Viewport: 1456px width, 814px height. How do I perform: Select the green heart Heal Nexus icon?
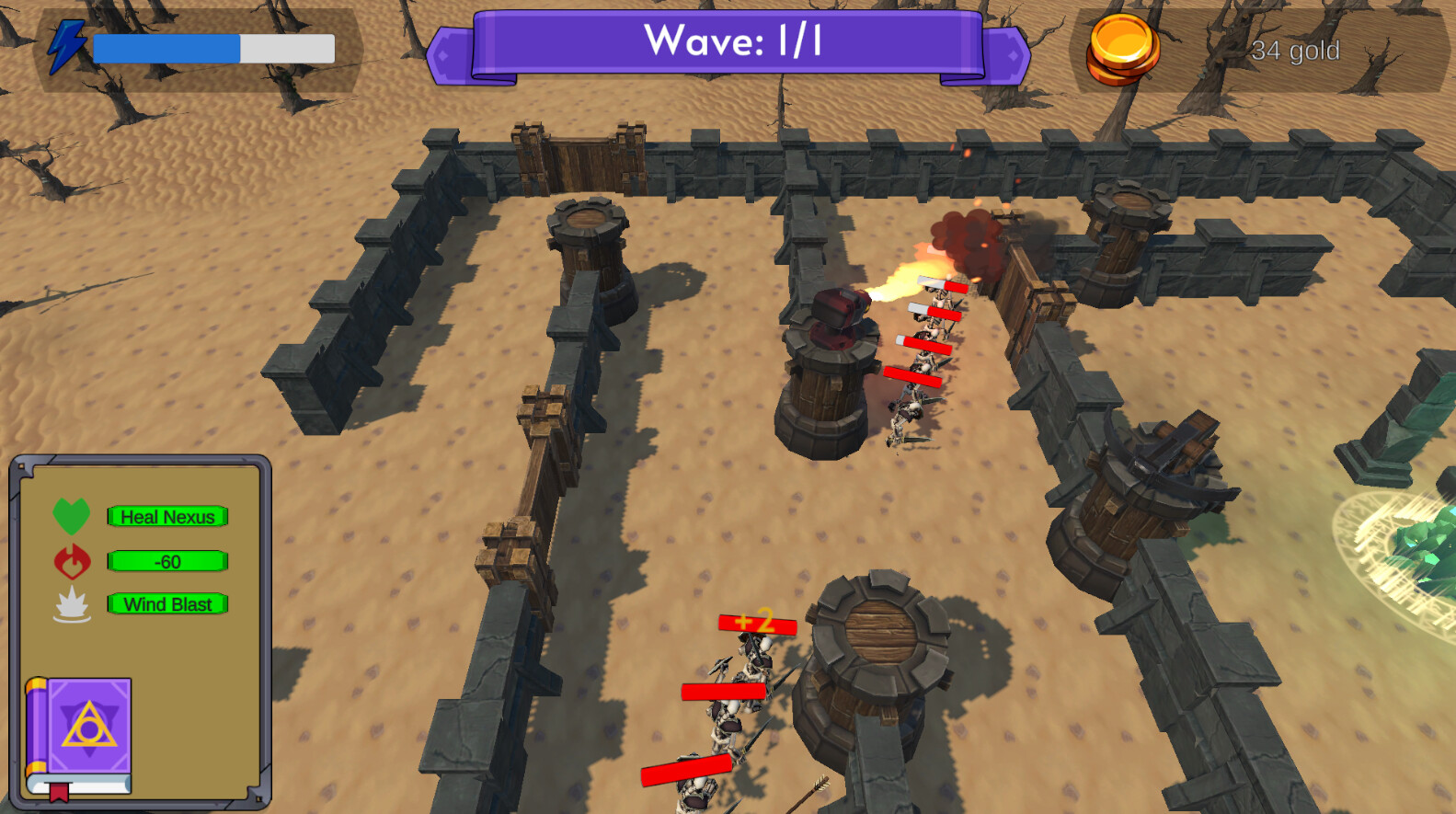pos(70,517)
